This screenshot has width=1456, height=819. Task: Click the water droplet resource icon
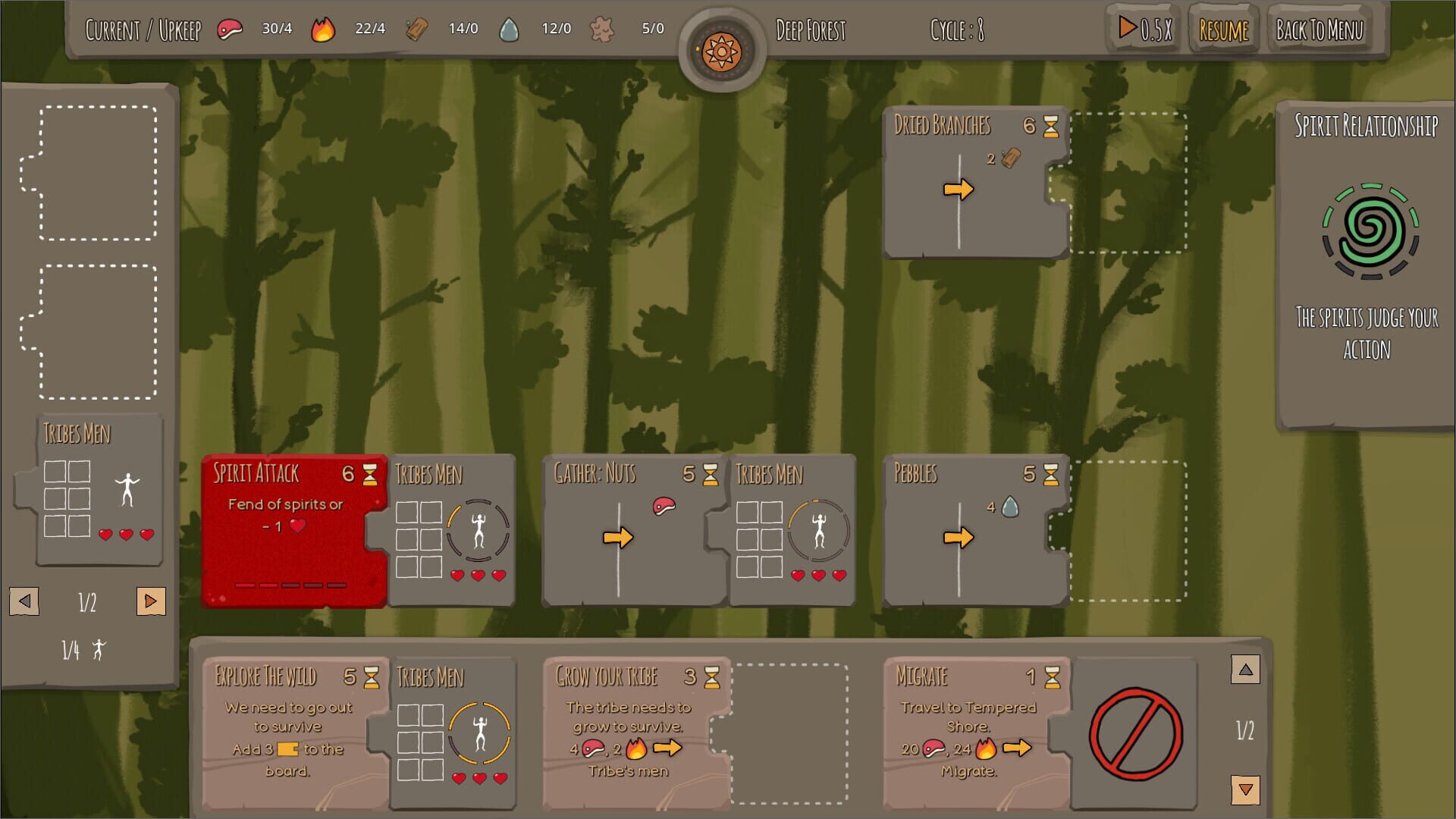tap(510, 27)
